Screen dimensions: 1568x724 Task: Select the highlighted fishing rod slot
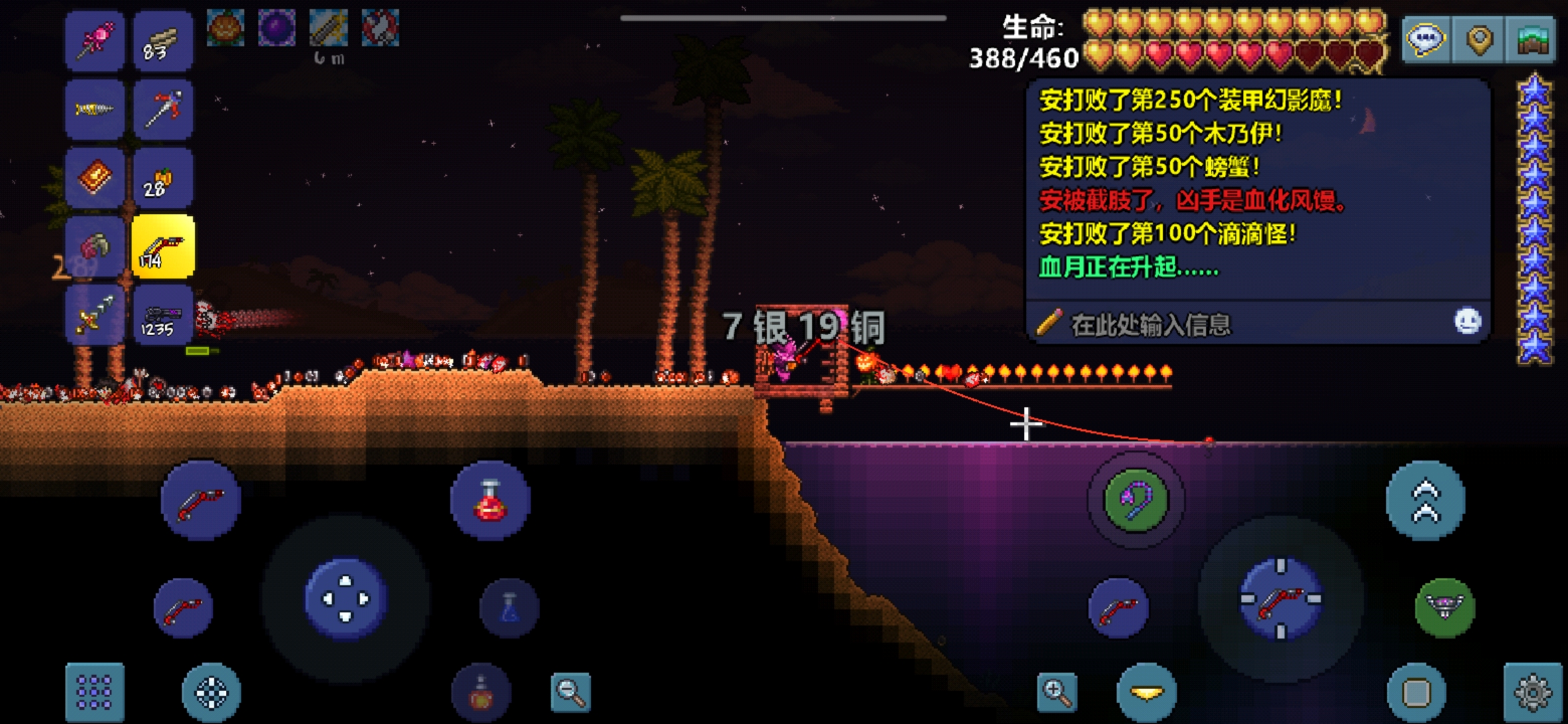pyautogui.click(x=163, y=247)
